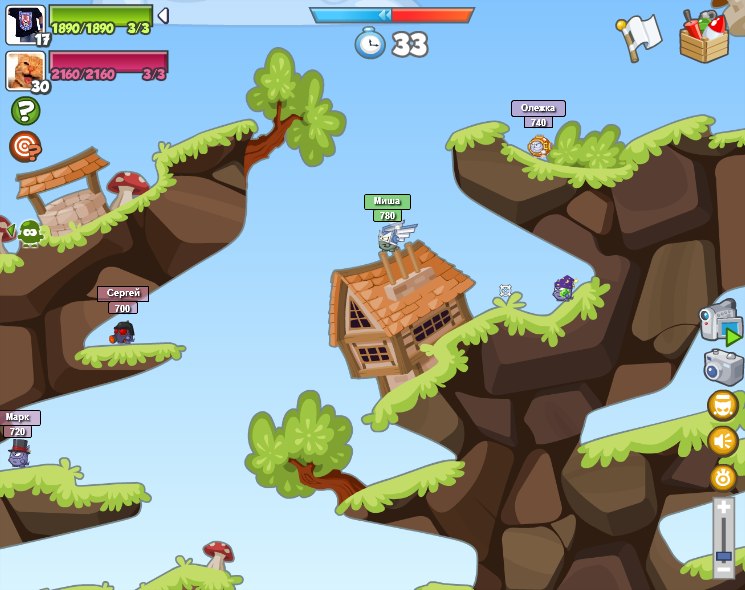Toggle the sound speaker button
745x590 pixels.
coord(723,441)
